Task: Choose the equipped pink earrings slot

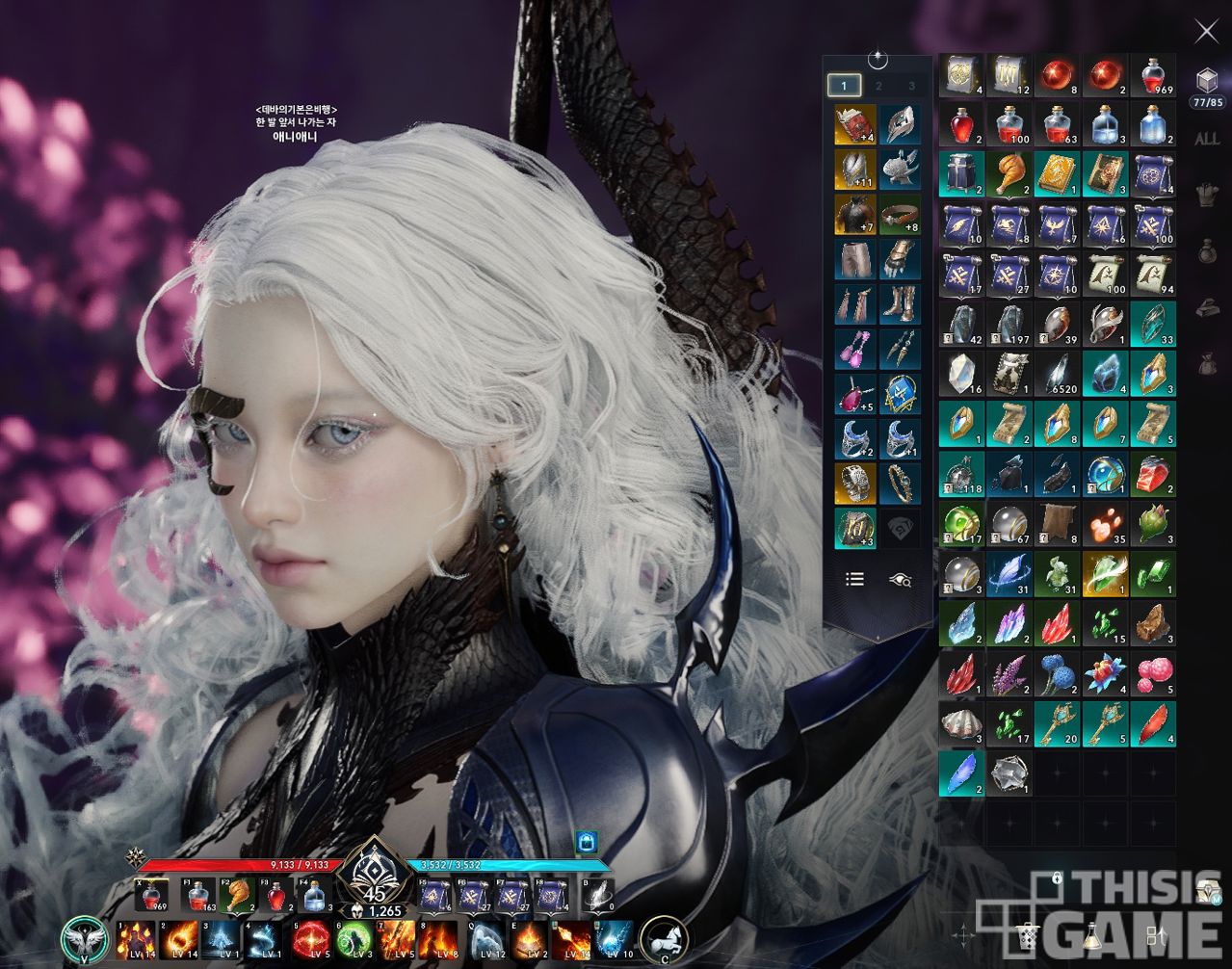Action: [x=854, y=349]
